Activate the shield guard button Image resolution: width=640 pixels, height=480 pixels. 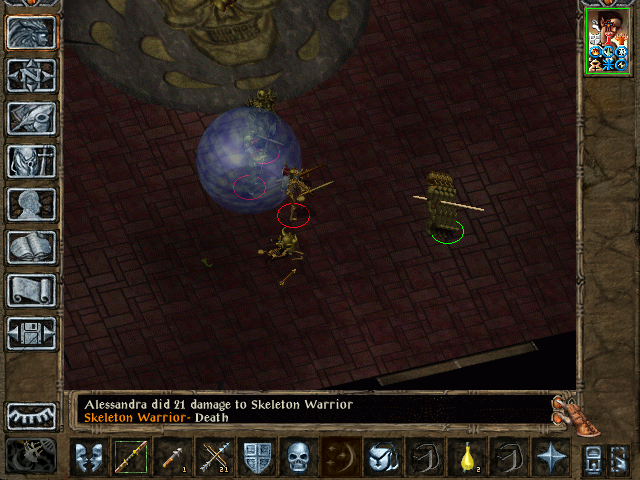pyautogui.click(x=257, y=457)
